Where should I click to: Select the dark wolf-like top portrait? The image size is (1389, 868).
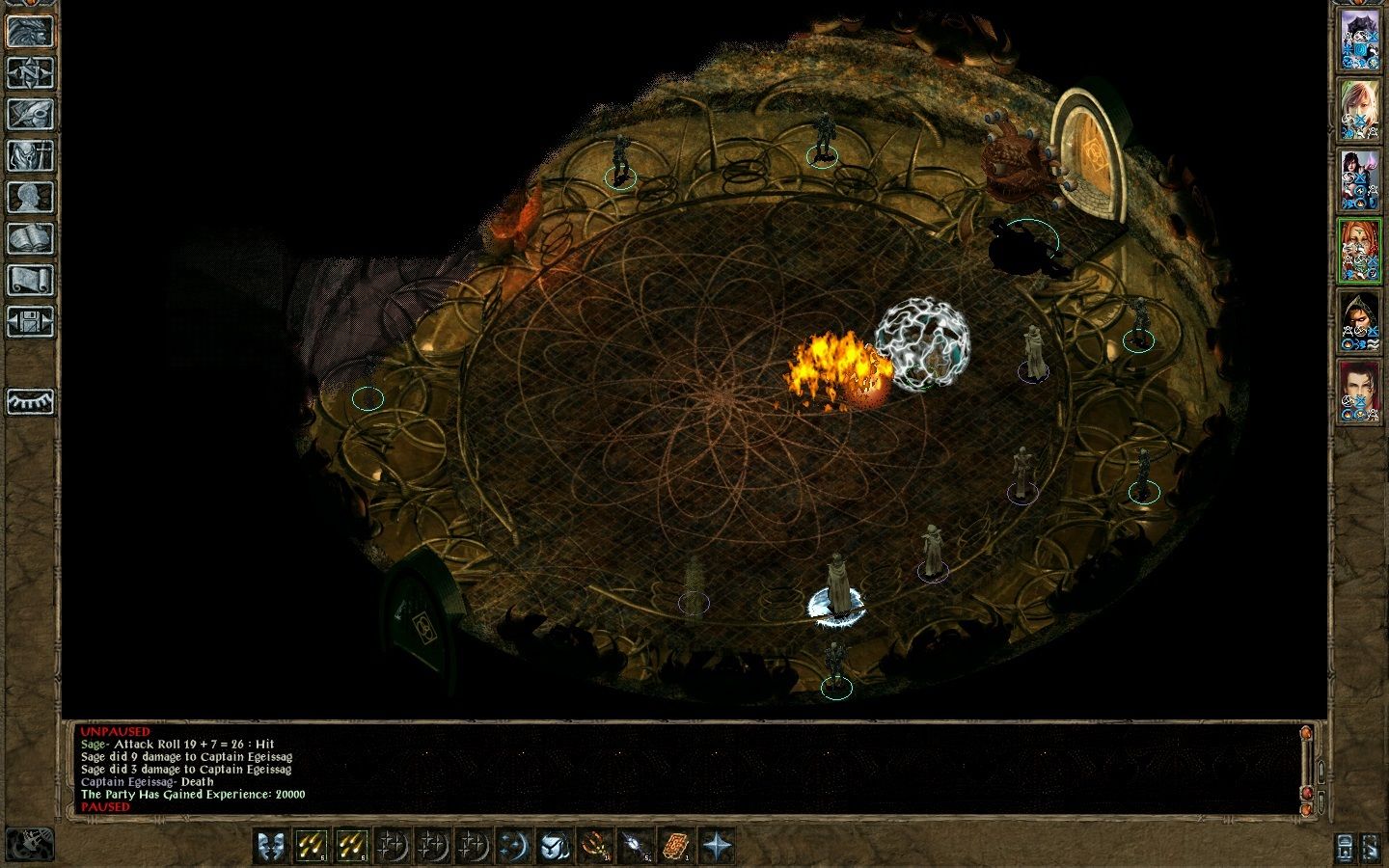(x=1359, y=40)
